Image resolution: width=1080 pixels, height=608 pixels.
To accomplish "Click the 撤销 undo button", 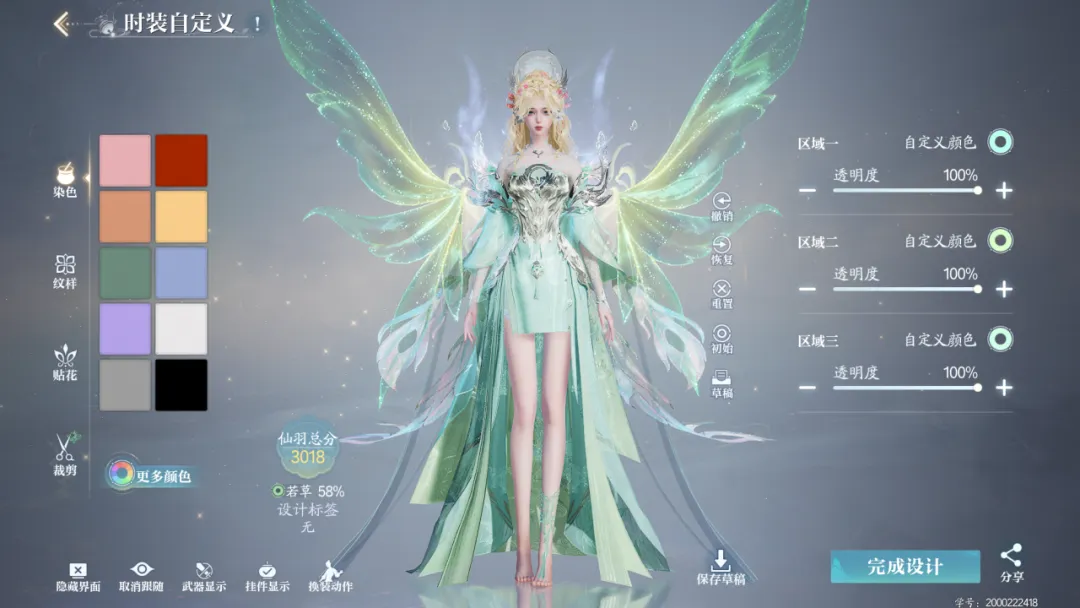I will pyautogui.click(x=721, y=206).
